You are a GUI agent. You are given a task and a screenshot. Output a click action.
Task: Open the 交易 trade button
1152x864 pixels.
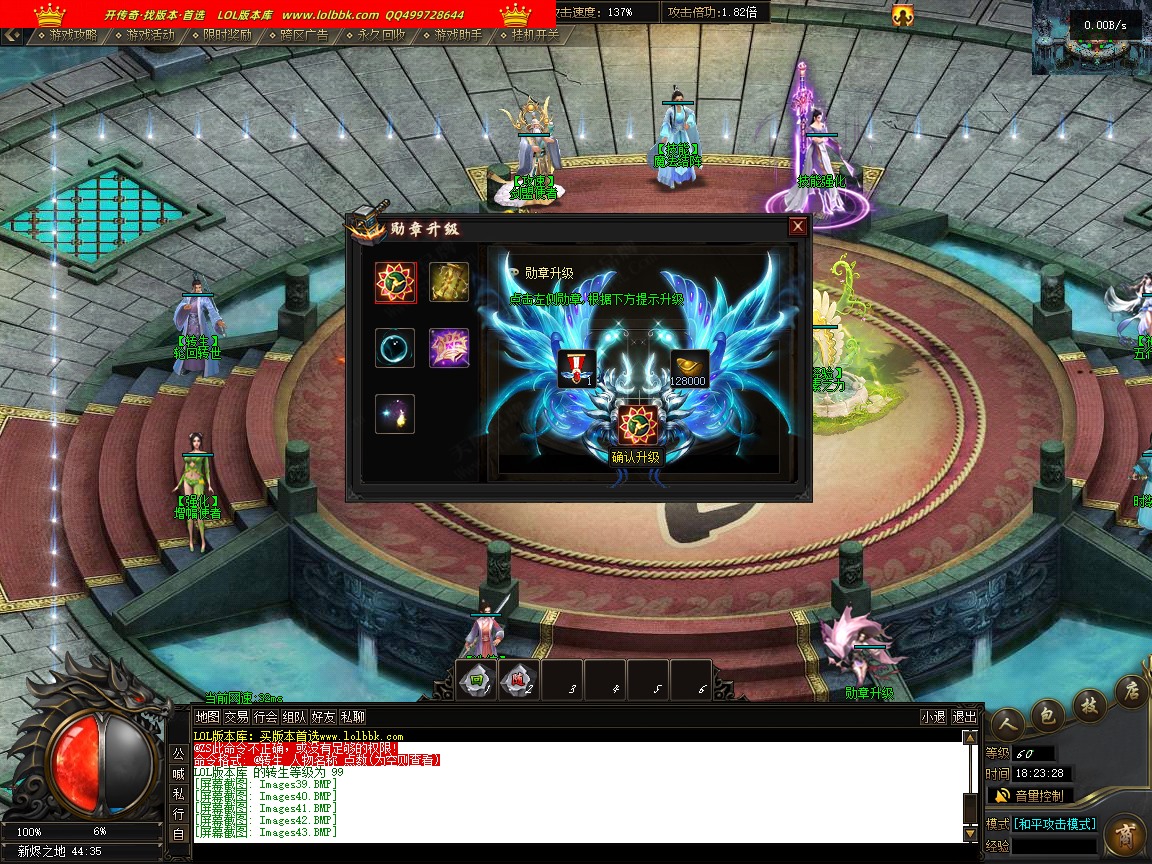click(236, 717)
